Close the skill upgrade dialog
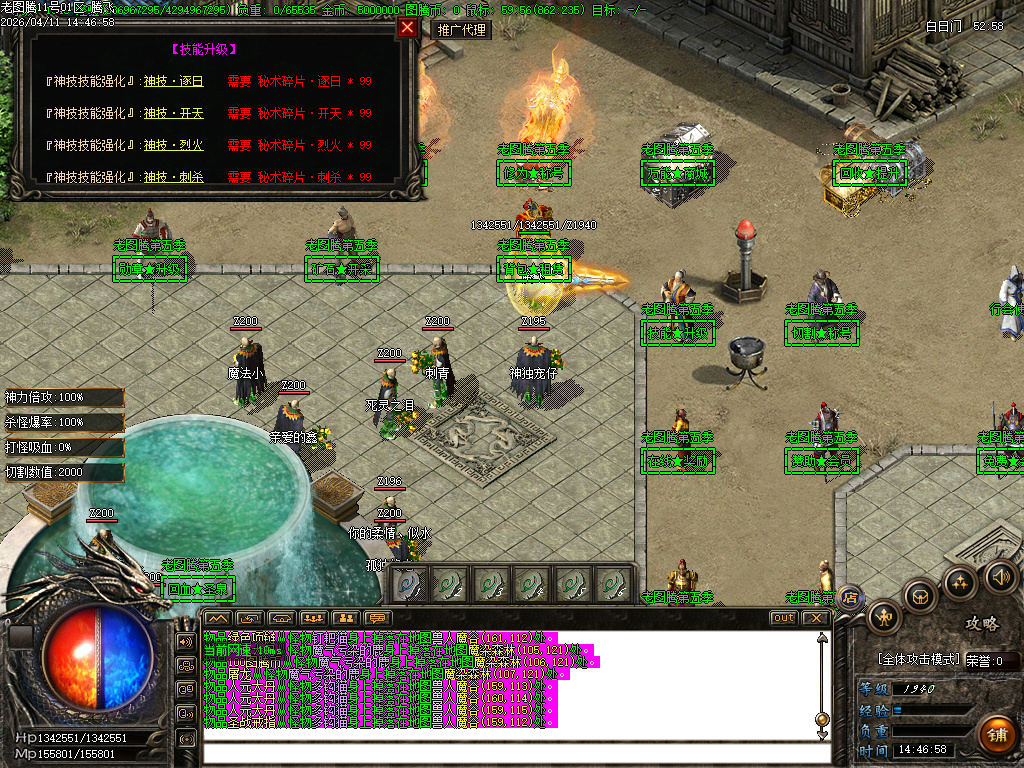 [407, 28]
